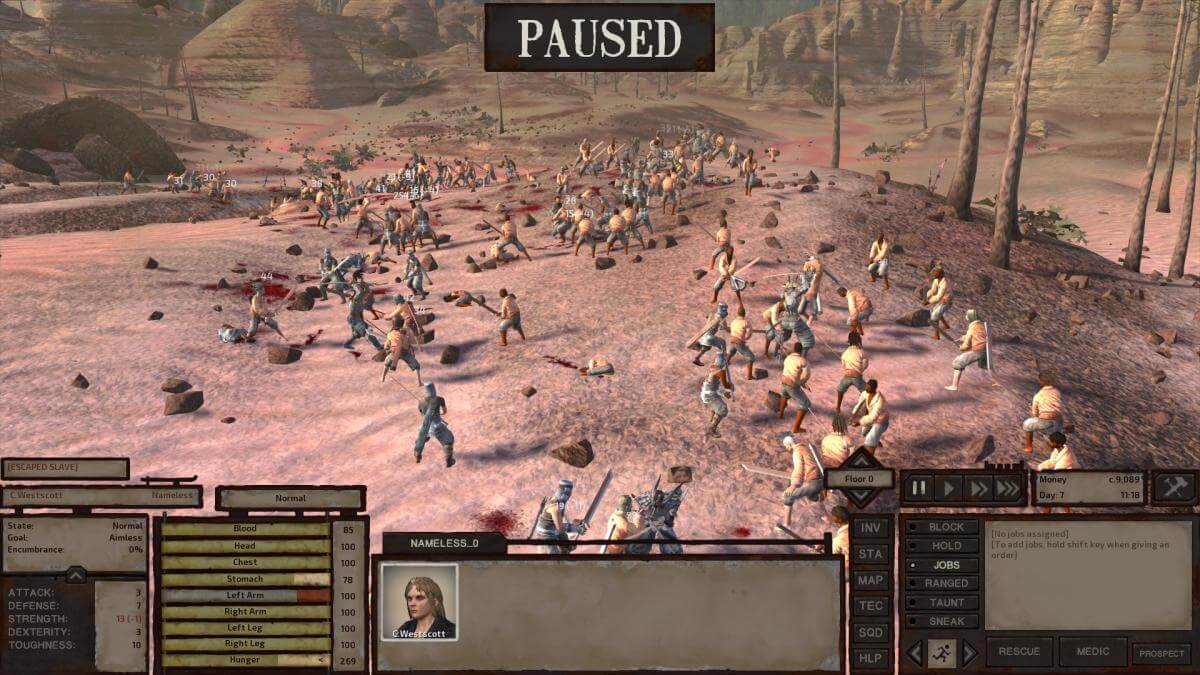Open the SQD squad panel
1200x675 pixels.
coord(871,632)
